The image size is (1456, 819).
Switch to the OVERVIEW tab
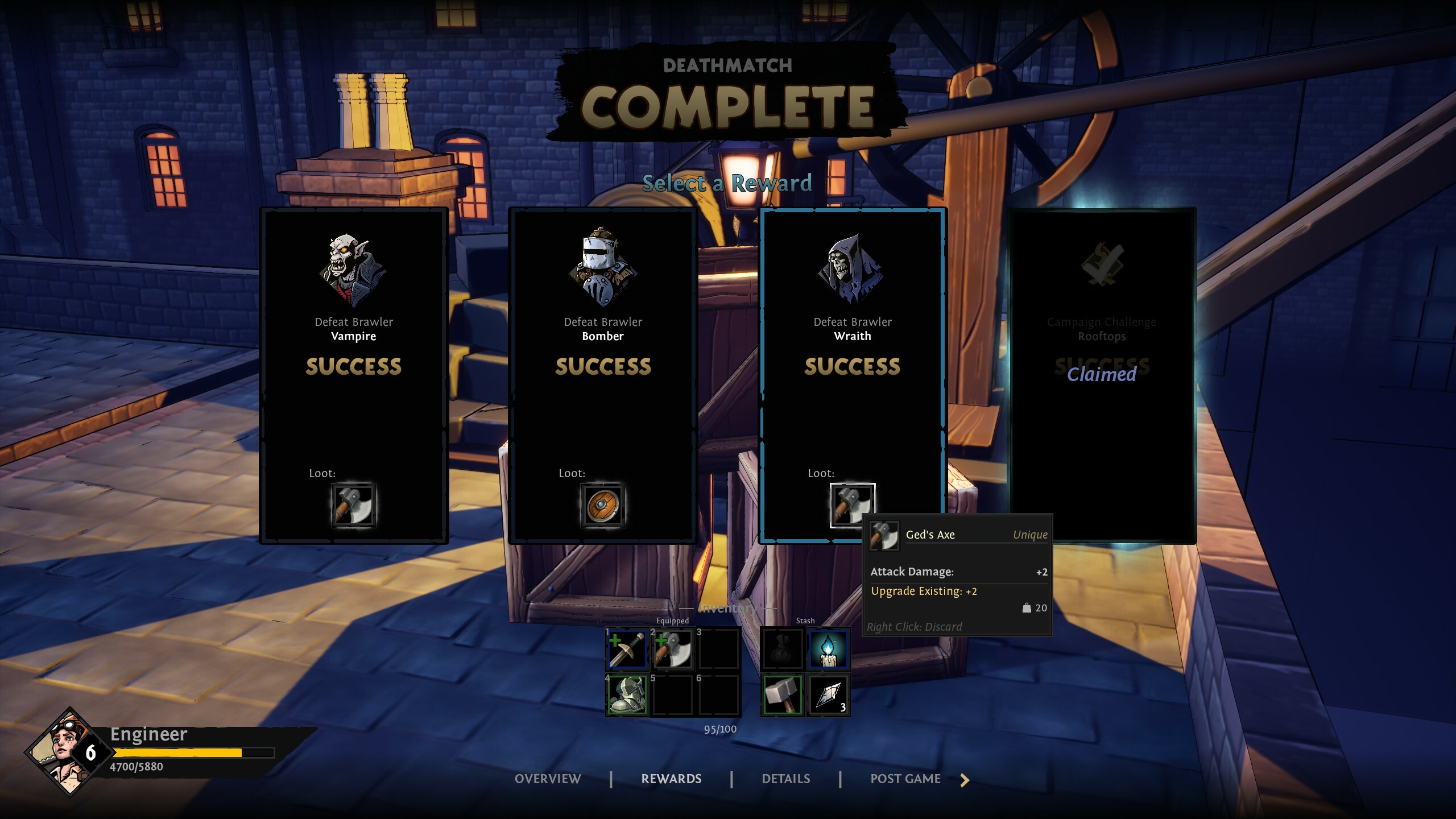[x=548, y=779]
